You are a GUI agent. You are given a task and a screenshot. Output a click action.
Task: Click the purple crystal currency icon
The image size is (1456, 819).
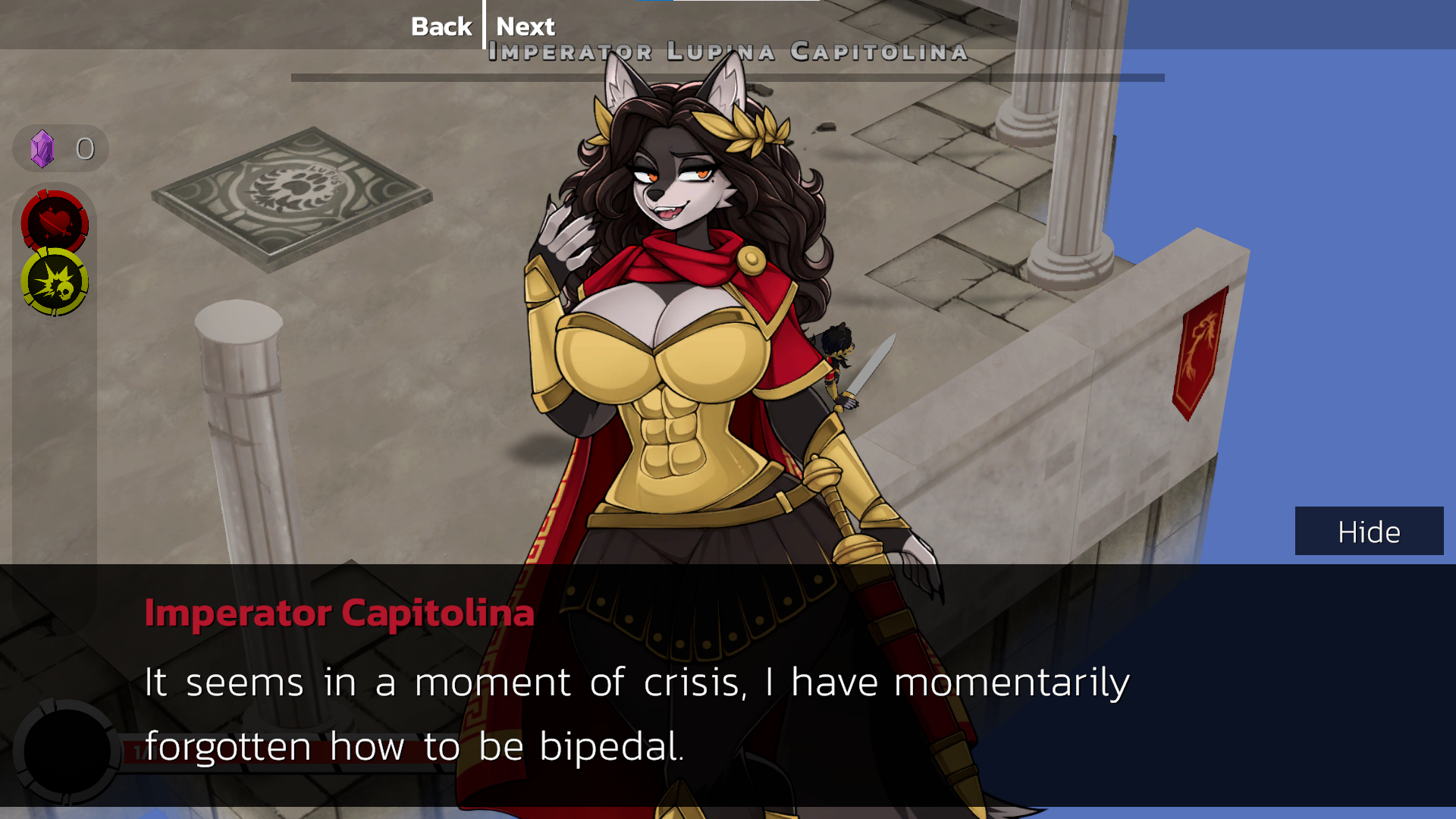pyautogui.click(x=42, y=147)
